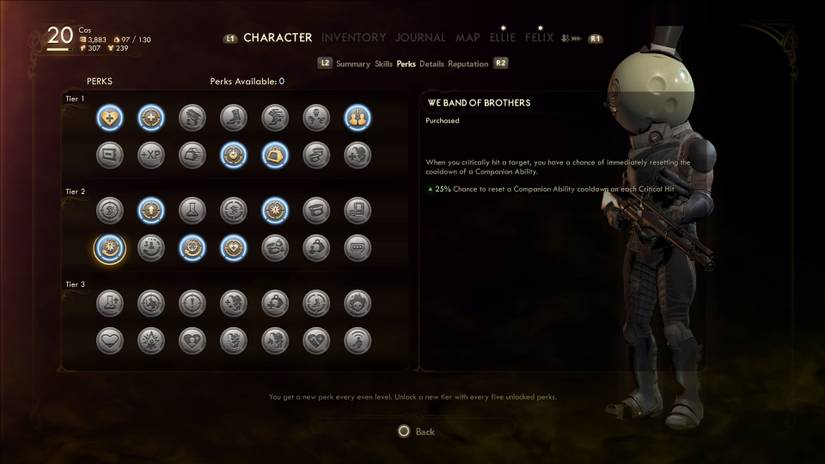Select the gold up-arrow perk in Tier 2
The image size is (825, 464).
pos(151,210)
